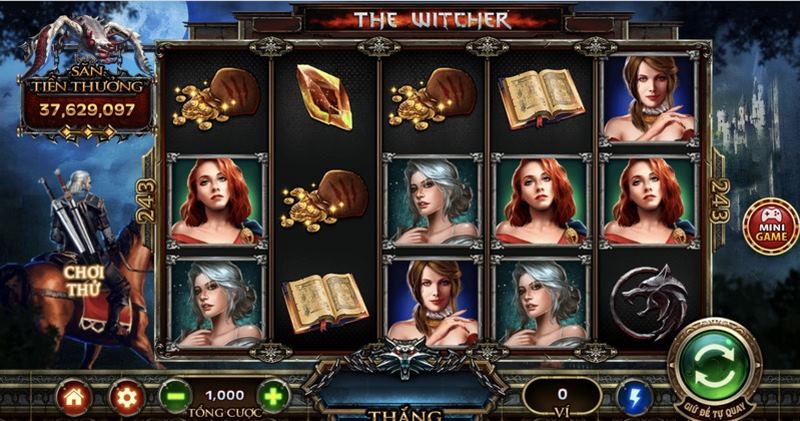Increase the total bet with plus
800x421 pixels.
point(273,397)
